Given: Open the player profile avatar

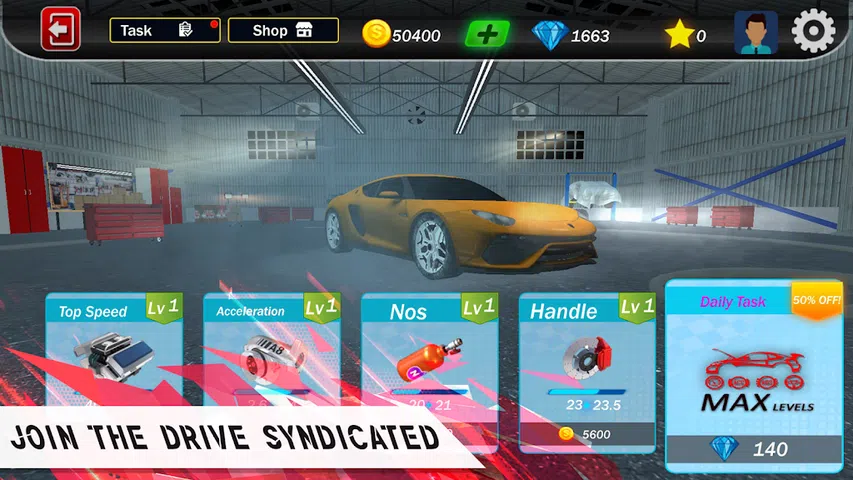Looking at the screenshot, I should (755, 33).
